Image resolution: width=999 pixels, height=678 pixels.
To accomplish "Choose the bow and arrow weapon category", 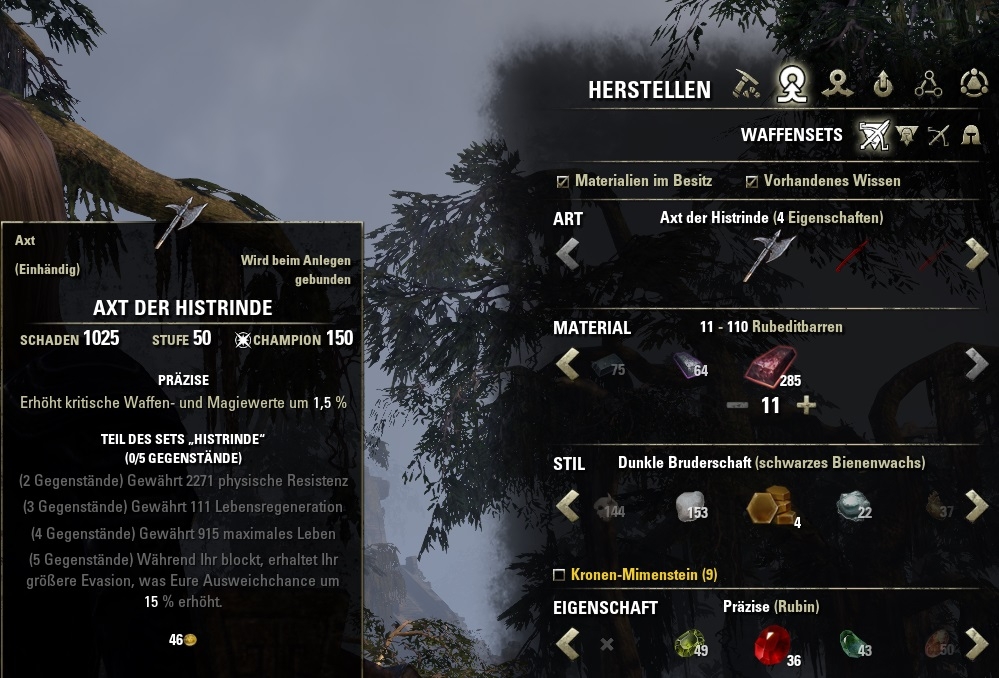I will click(937, 135).
